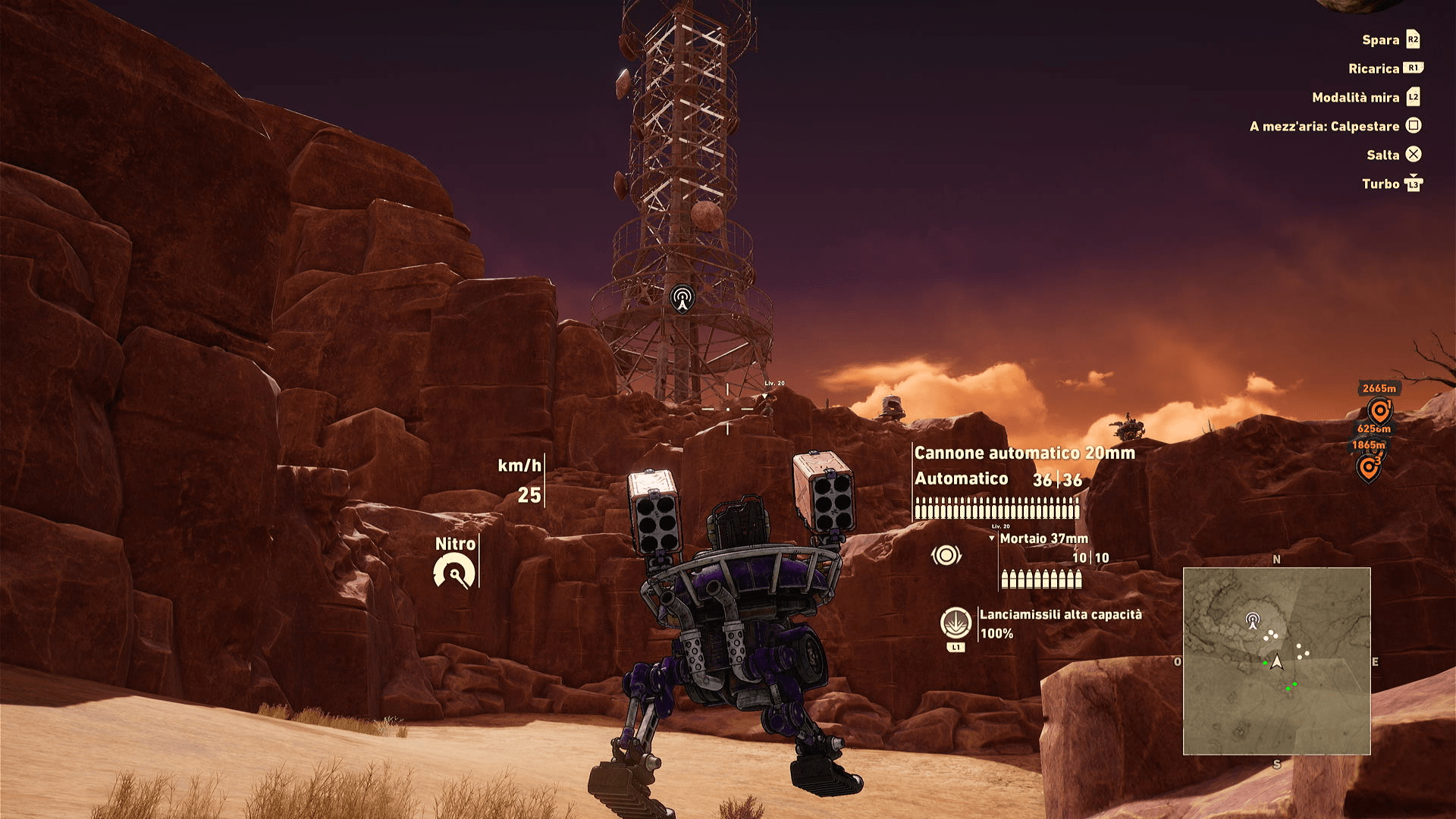Select the 2665m objective marker
The height and width of the screenshot is (819, 1456).
tap(1379, 411)
